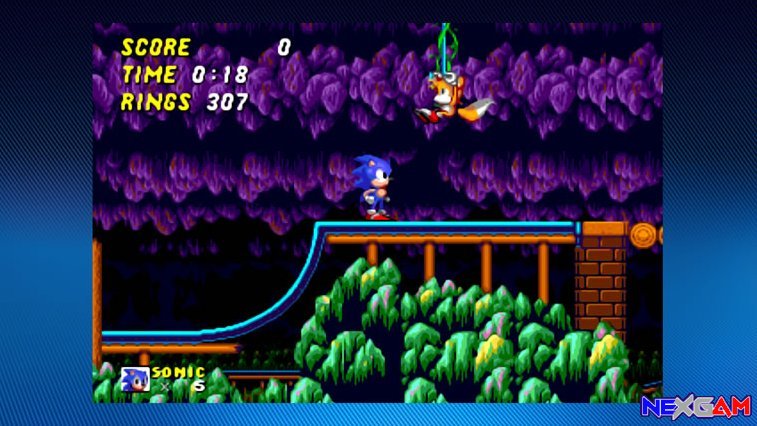This screenshot has width=757, height=426.
Task: Click the Sonic lives icon
Action: click(134, 379)
